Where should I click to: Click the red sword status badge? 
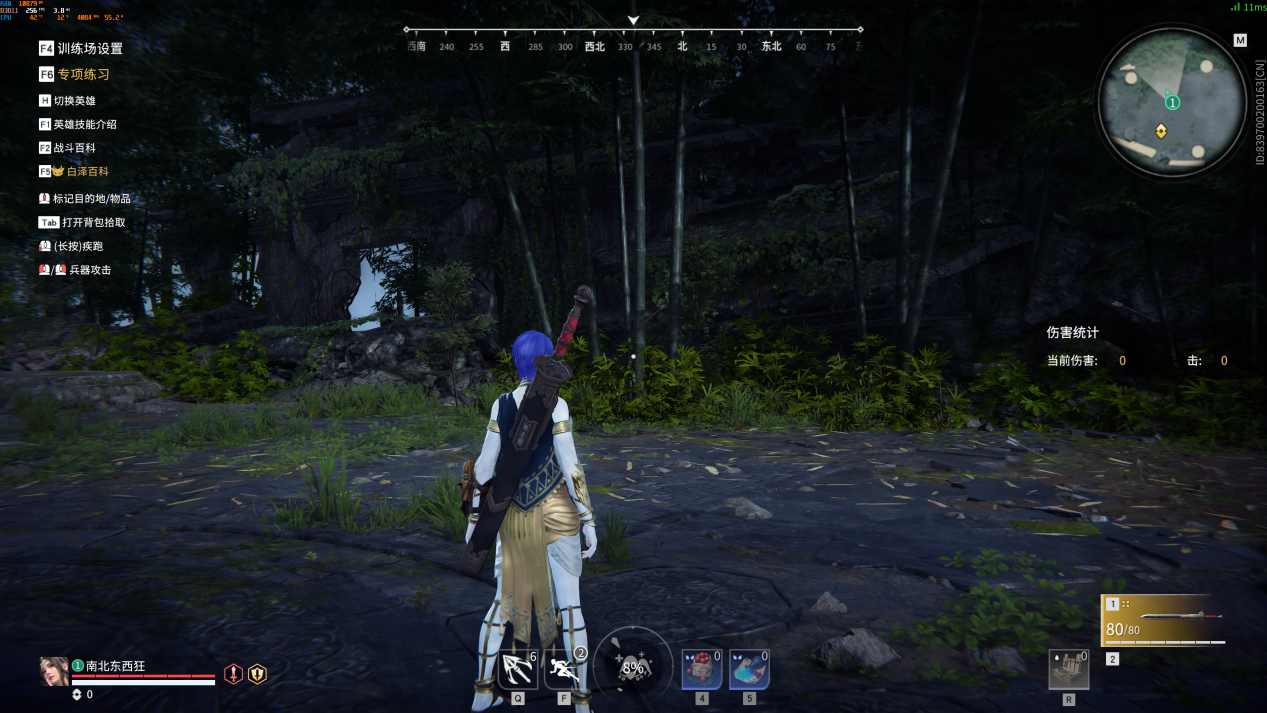234,674
